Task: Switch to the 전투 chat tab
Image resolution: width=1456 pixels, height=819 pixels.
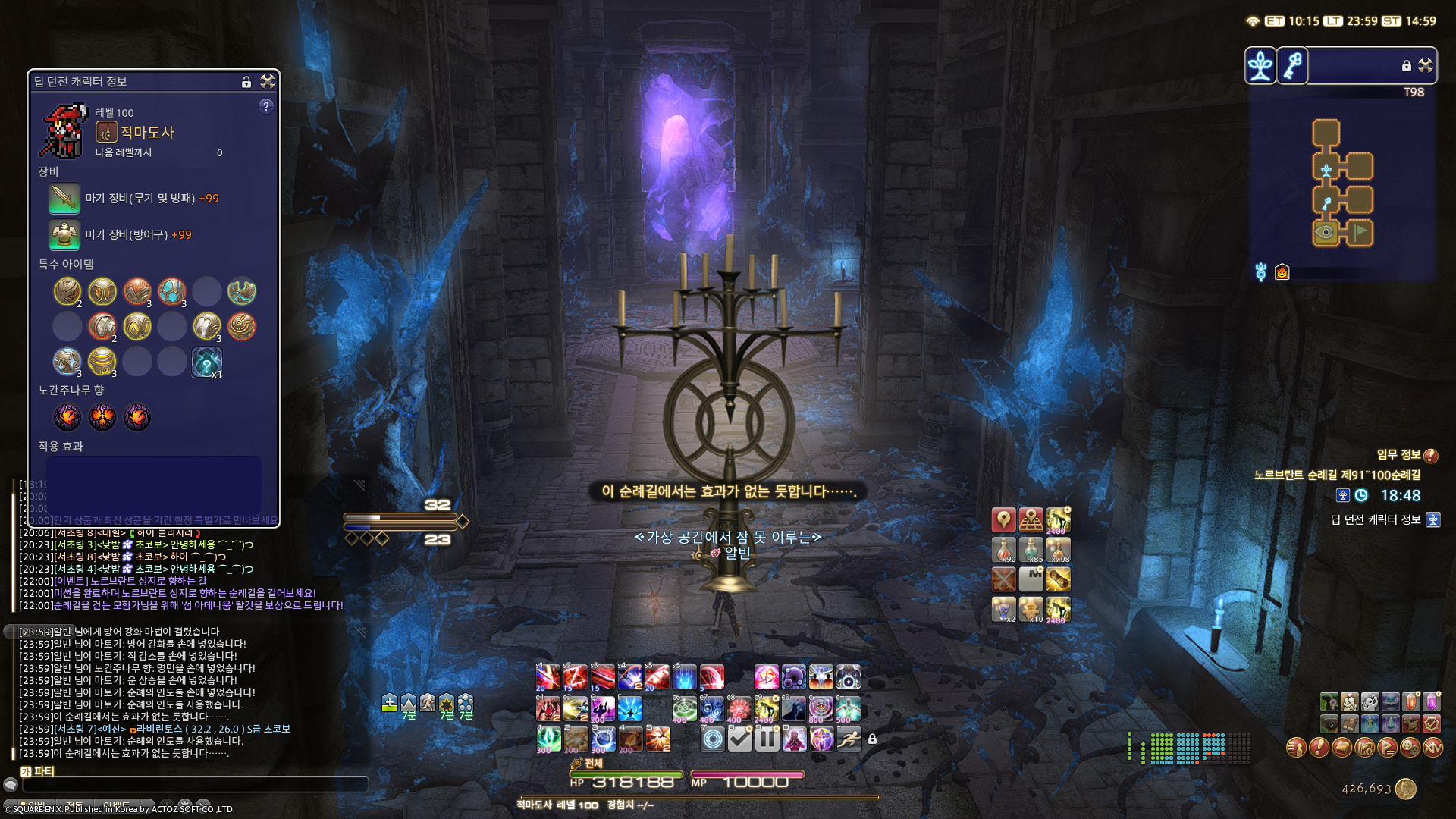Action: tap(74, 804)
